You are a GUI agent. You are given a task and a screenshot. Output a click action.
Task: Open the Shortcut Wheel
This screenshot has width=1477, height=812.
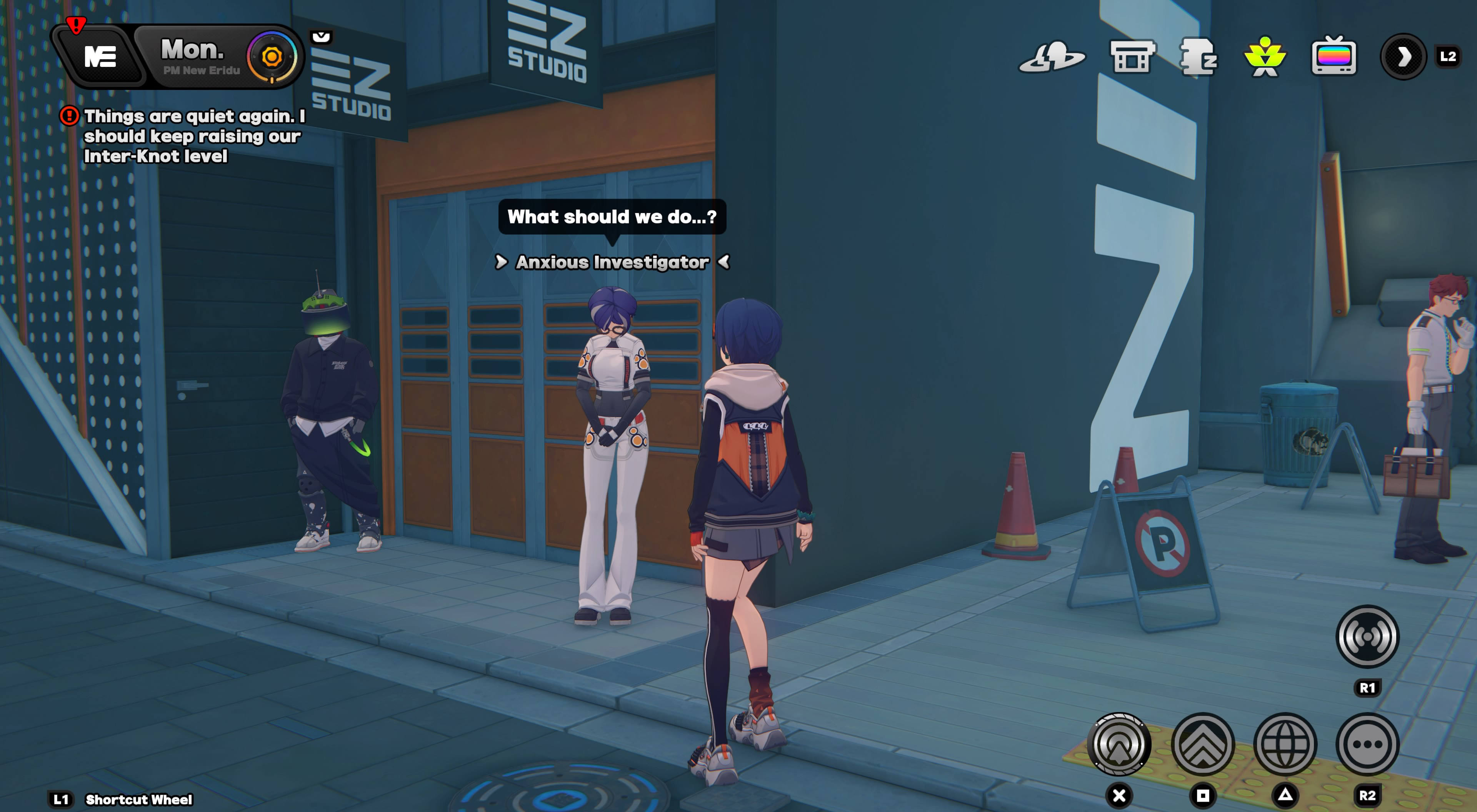click(138, 799)
